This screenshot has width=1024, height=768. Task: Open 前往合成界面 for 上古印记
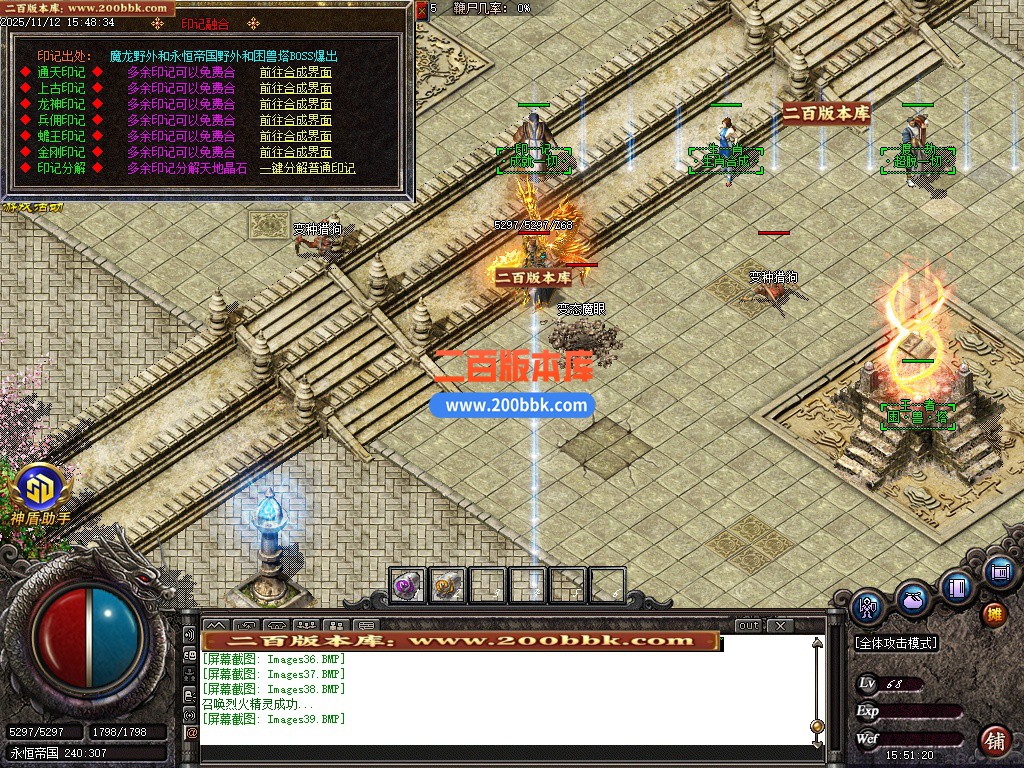click(x=295, y=88)
